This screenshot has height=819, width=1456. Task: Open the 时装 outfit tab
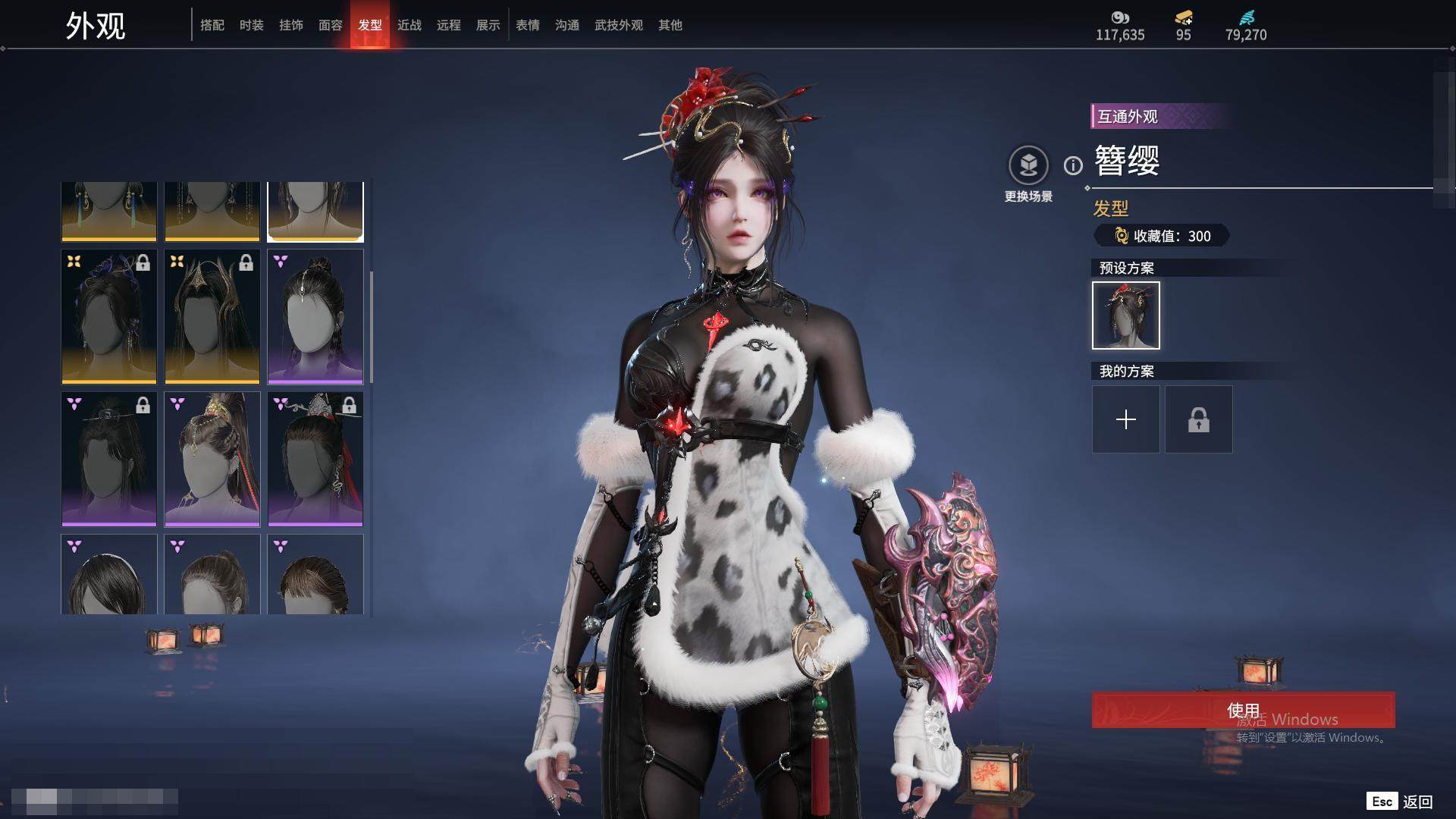[252, 25]
